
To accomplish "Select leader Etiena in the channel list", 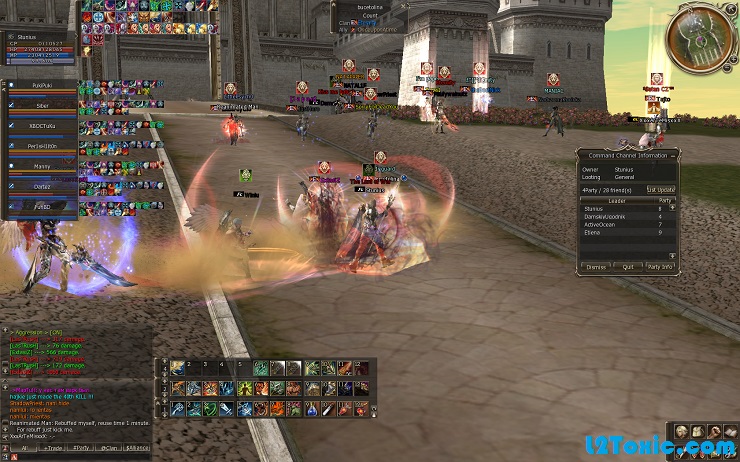I will 592,232.
